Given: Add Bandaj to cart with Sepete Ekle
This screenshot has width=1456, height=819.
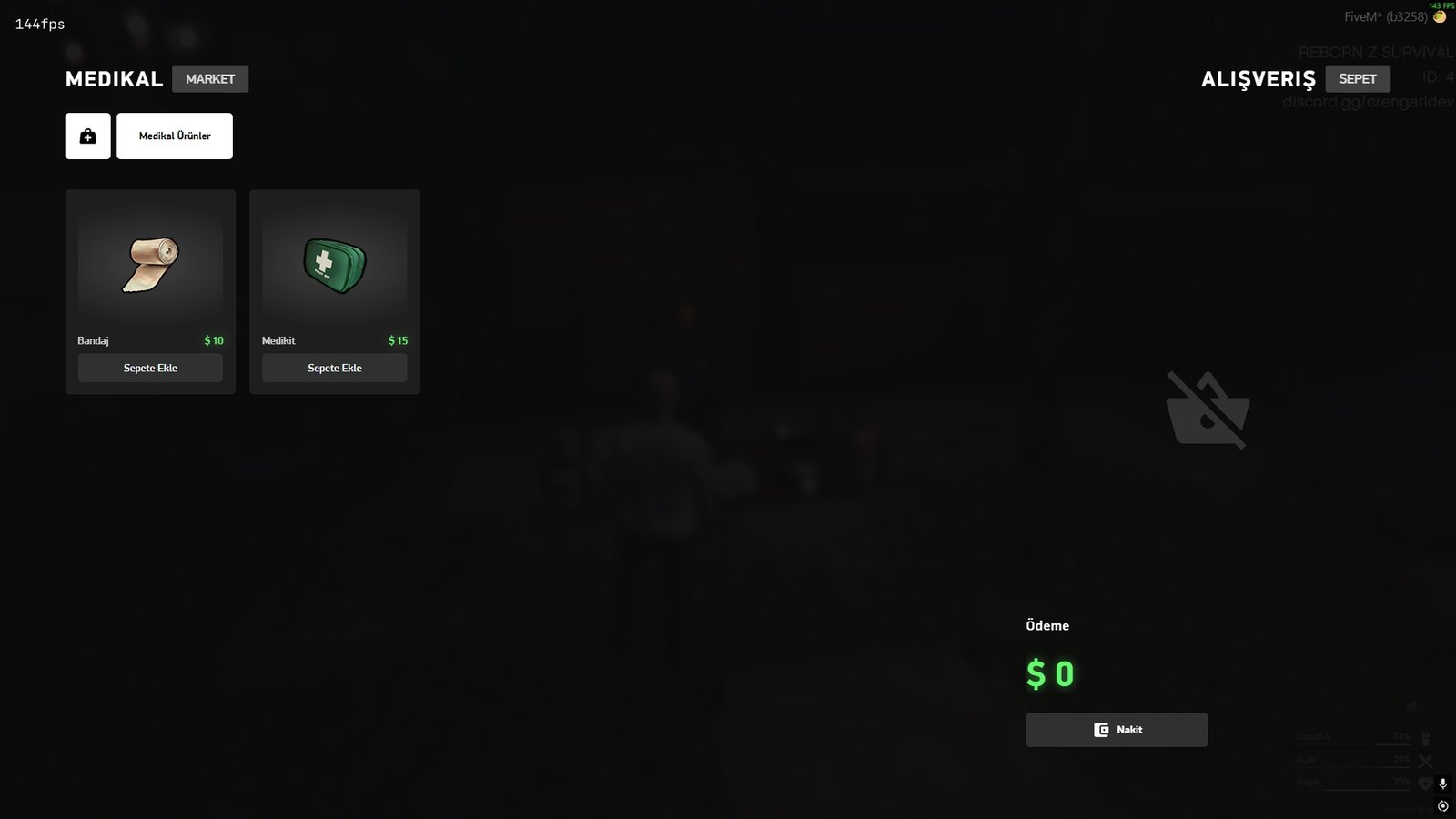Looking at the screenshot, I should click(x=149, y=368).
